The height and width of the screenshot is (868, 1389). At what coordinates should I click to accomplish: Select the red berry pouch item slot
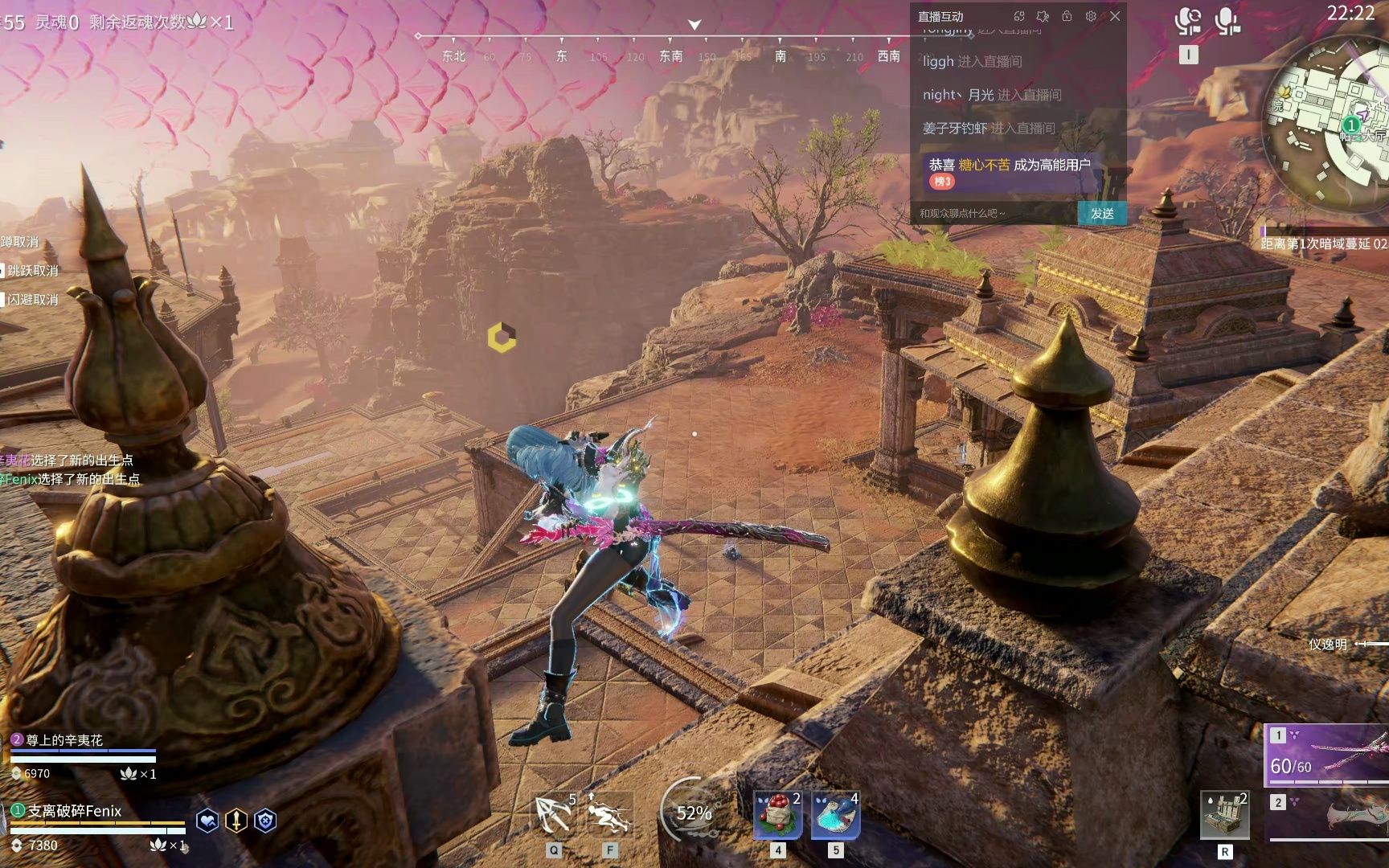click(x=777, y=815)
